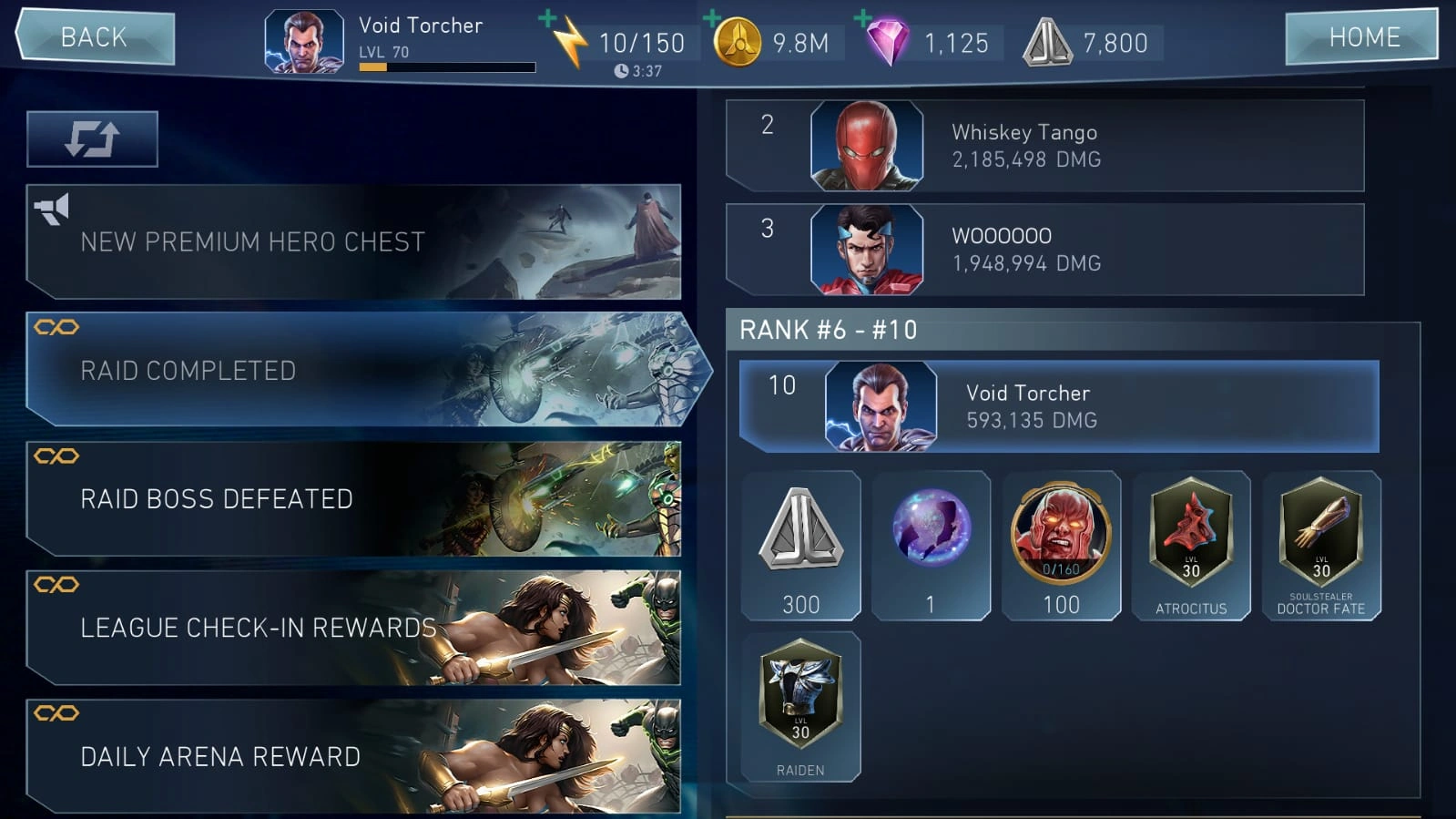Select the DAILY ARENA REWARD entry
This screenshot has height=819, width=1456.
coord(355,756)
